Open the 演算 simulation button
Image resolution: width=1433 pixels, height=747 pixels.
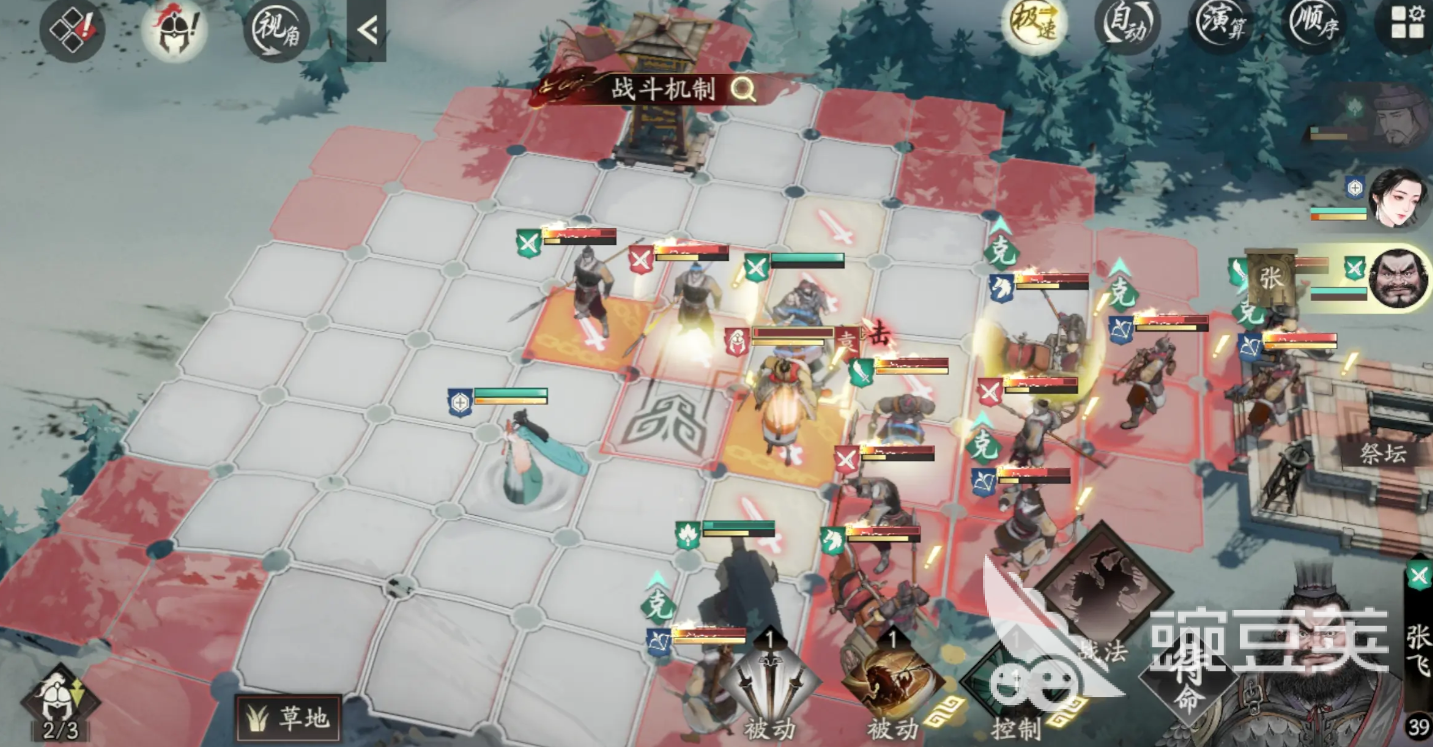click(1222, 24)
